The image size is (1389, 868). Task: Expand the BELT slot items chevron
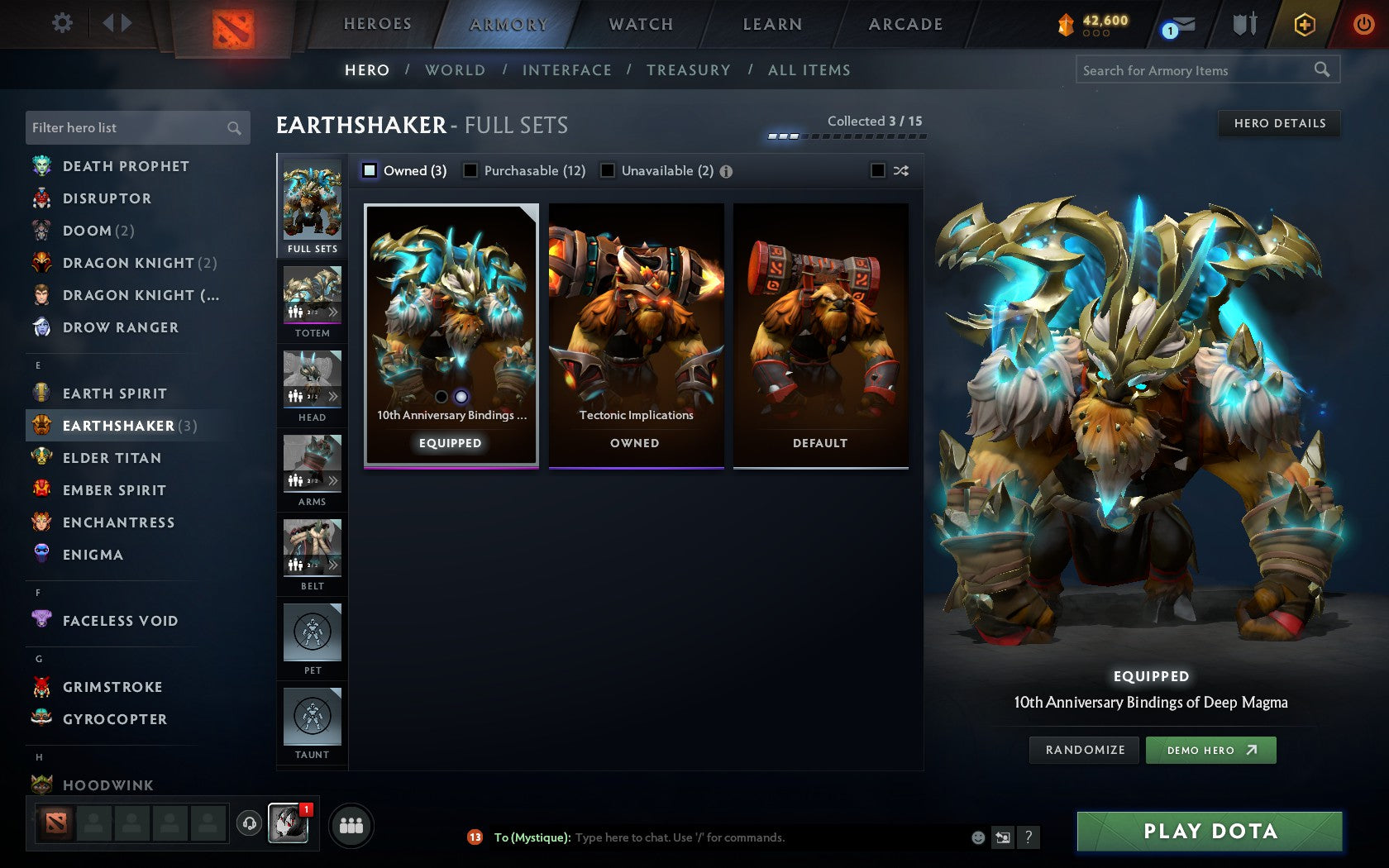[334, 565]
